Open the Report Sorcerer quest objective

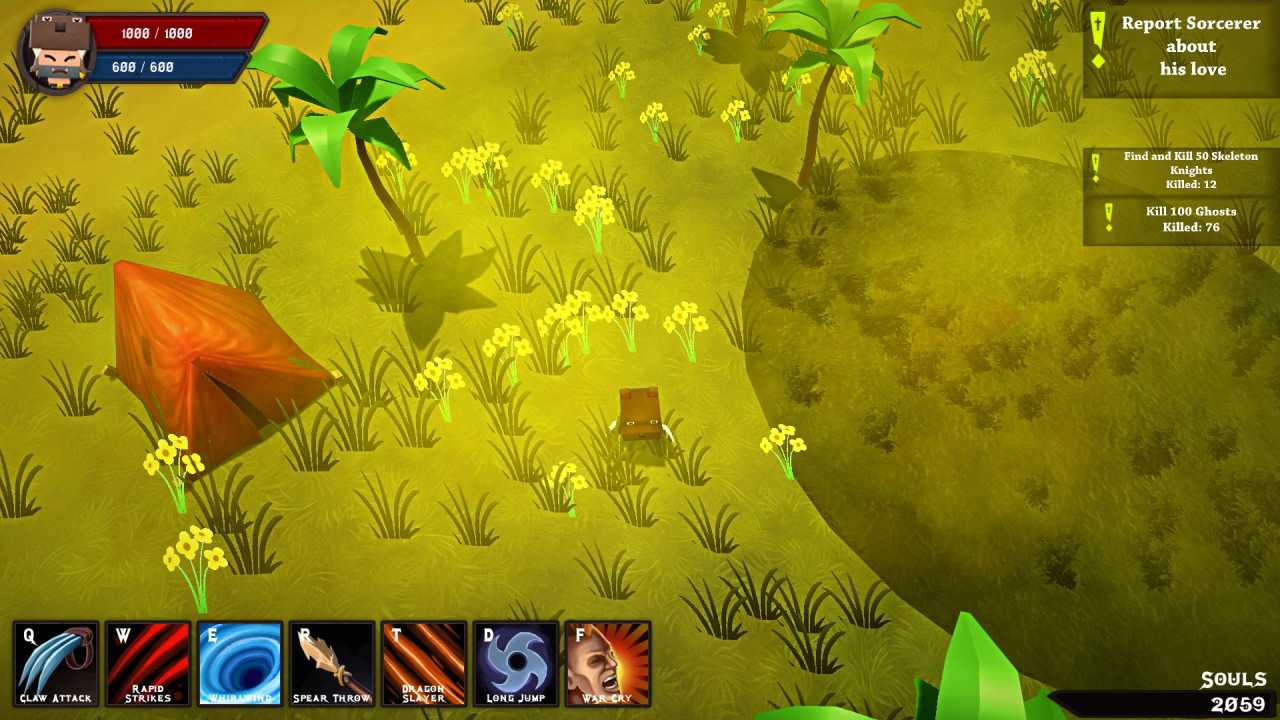pyautogui.click(x=1181, y=47)
